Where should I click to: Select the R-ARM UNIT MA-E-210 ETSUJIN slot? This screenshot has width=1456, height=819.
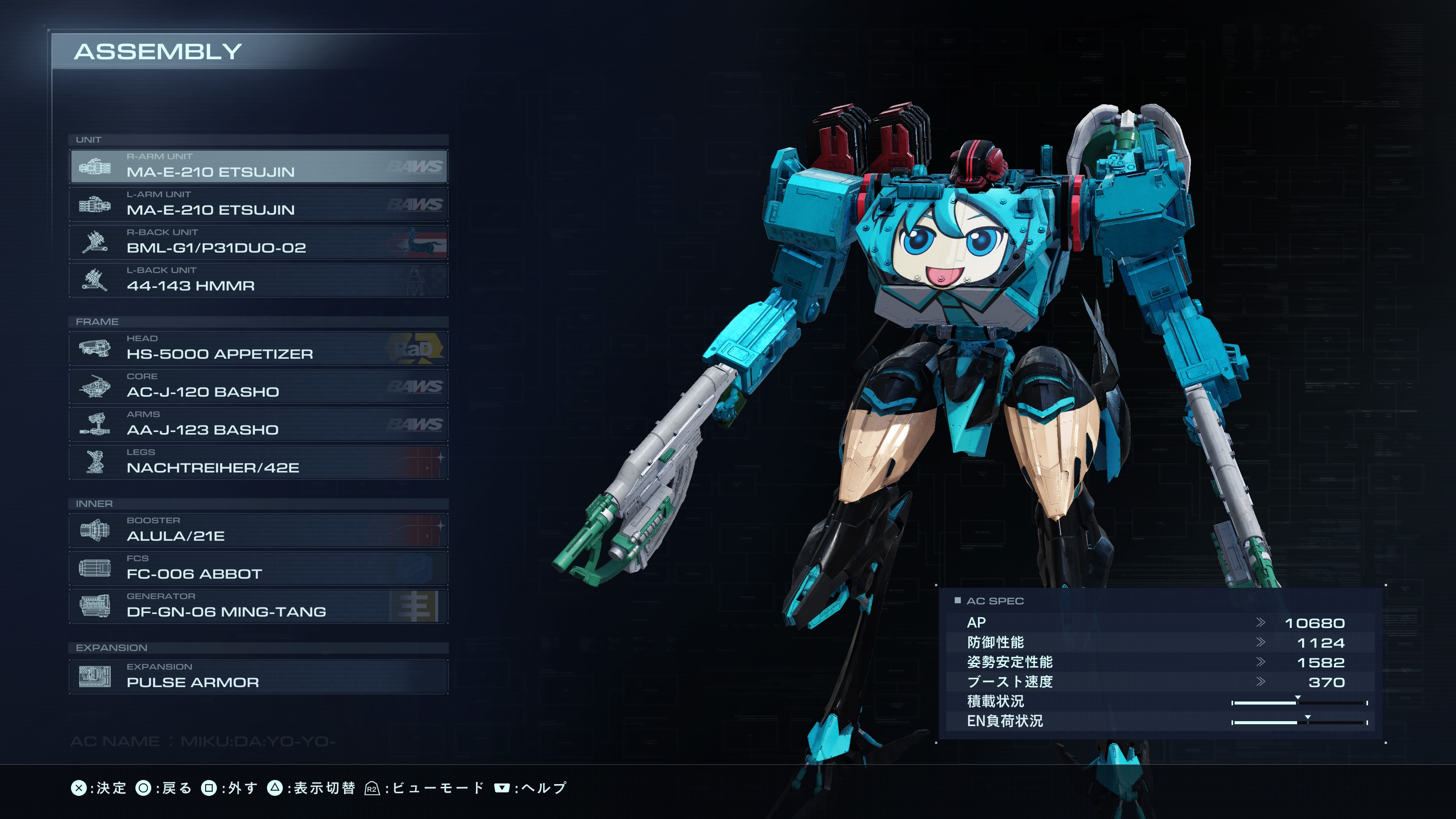click(x=259, y=166)
